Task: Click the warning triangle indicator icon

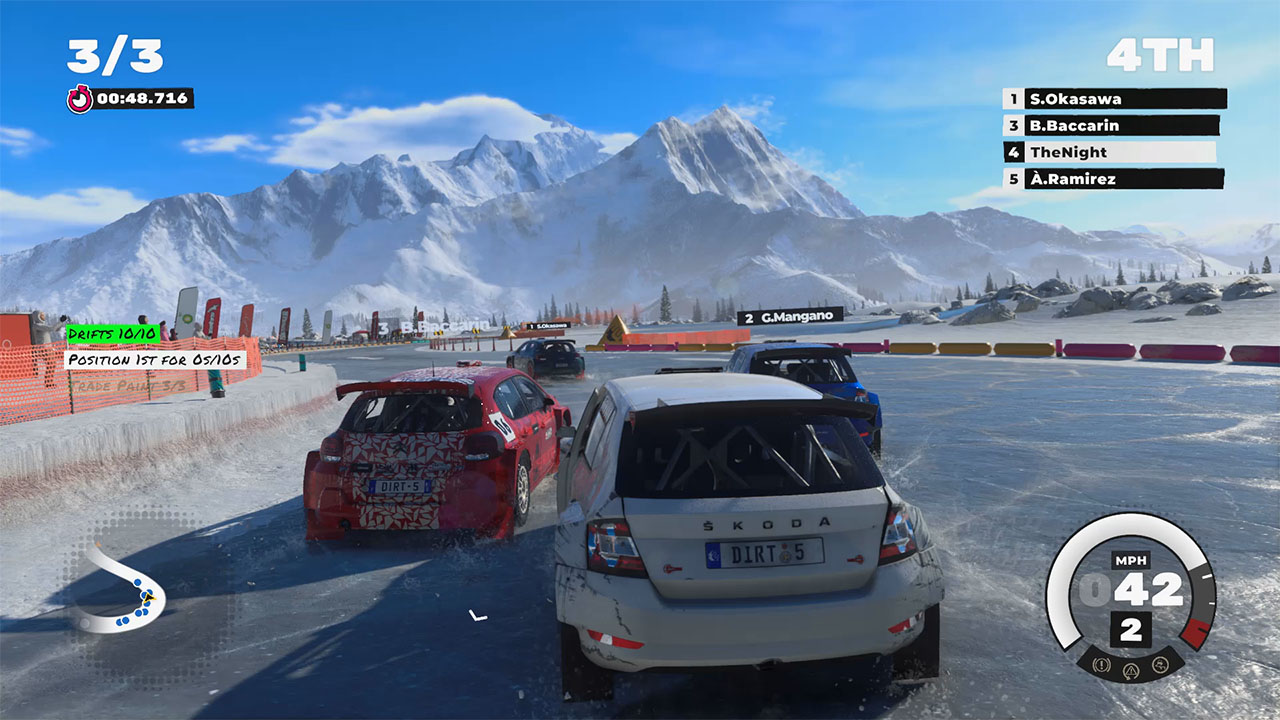Action: [1131, 669]
